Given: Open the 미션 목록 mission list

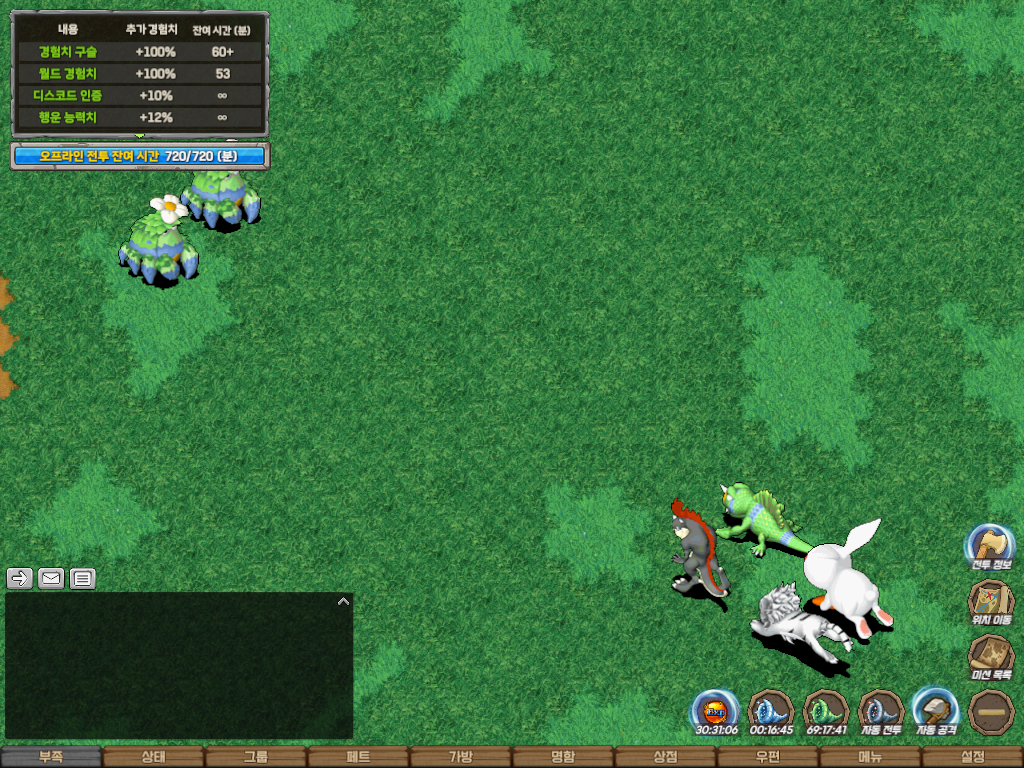Looking at the screenshot, I should (x=990, y=656).
